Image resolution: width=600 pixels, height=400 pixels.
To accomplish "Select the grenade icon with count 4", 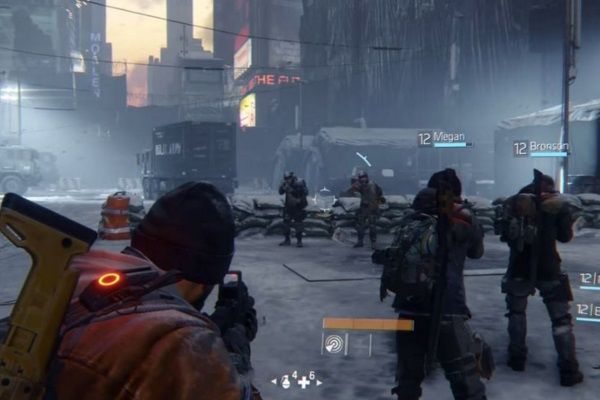I will click(286, 381).
